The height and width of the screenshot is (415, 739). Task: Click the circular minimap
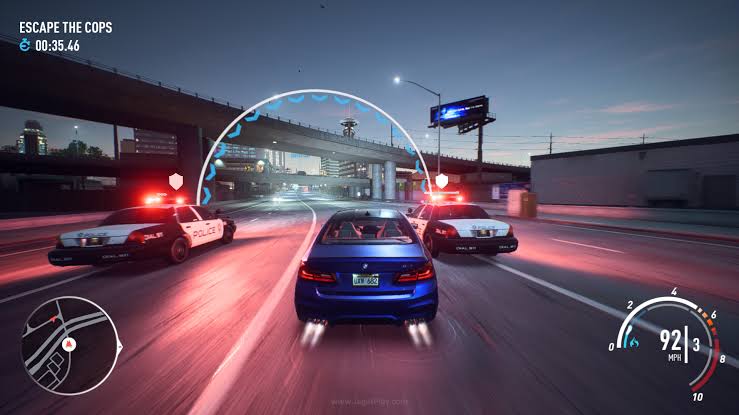(66, 345)
